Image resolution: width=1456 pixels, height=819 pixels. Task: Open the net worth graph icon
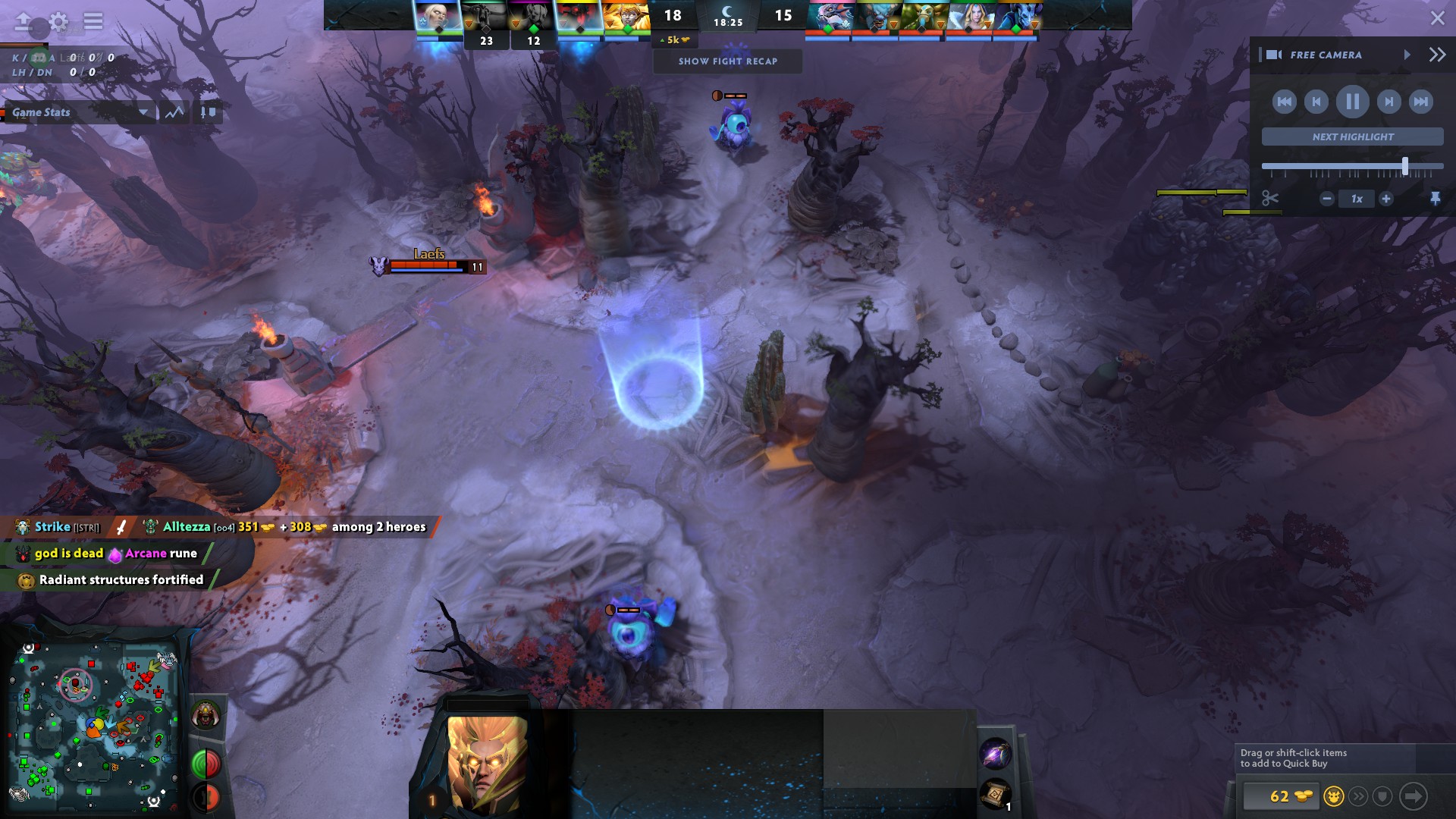click(x=174, y=111)
